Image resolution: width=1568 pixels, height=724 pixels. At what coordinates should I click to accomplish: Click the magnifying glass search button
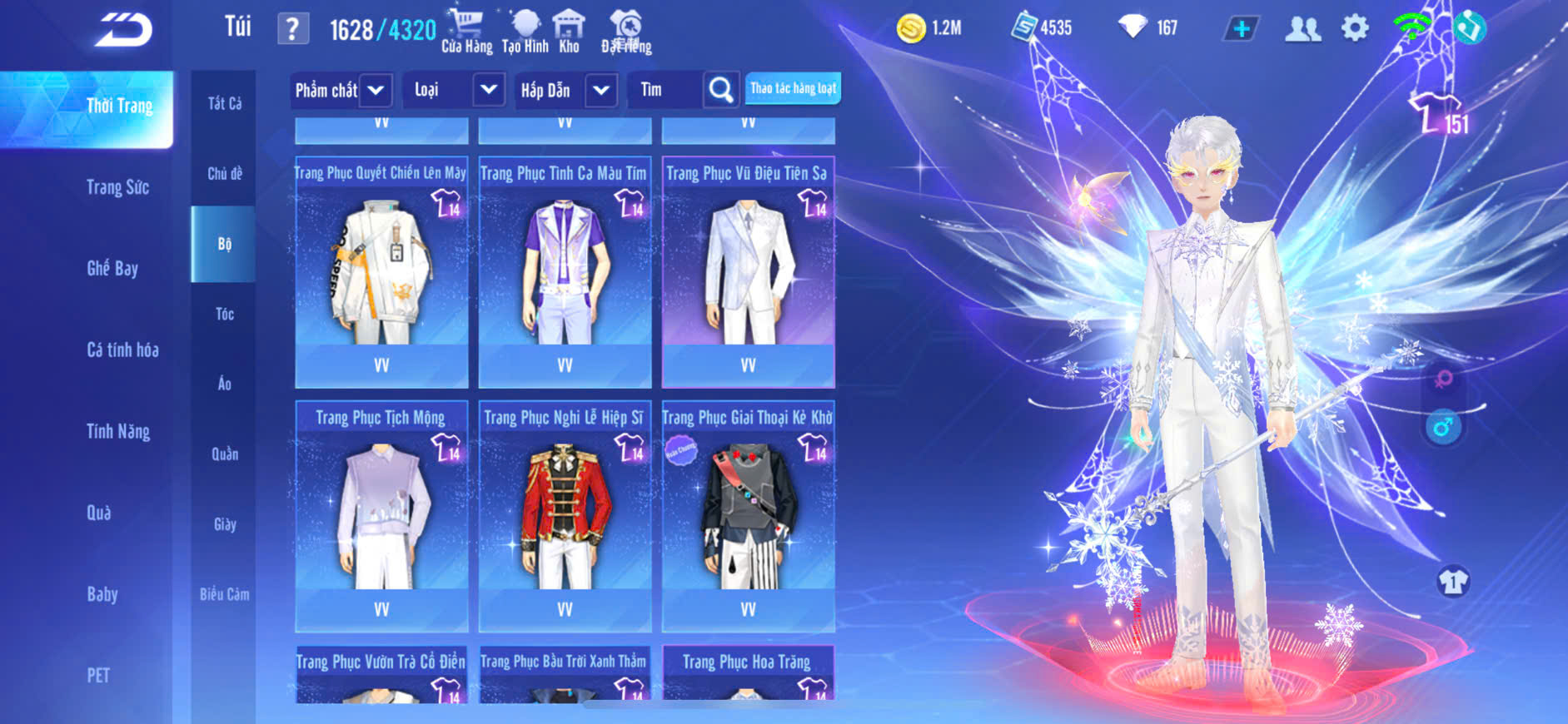coord(721,90)
